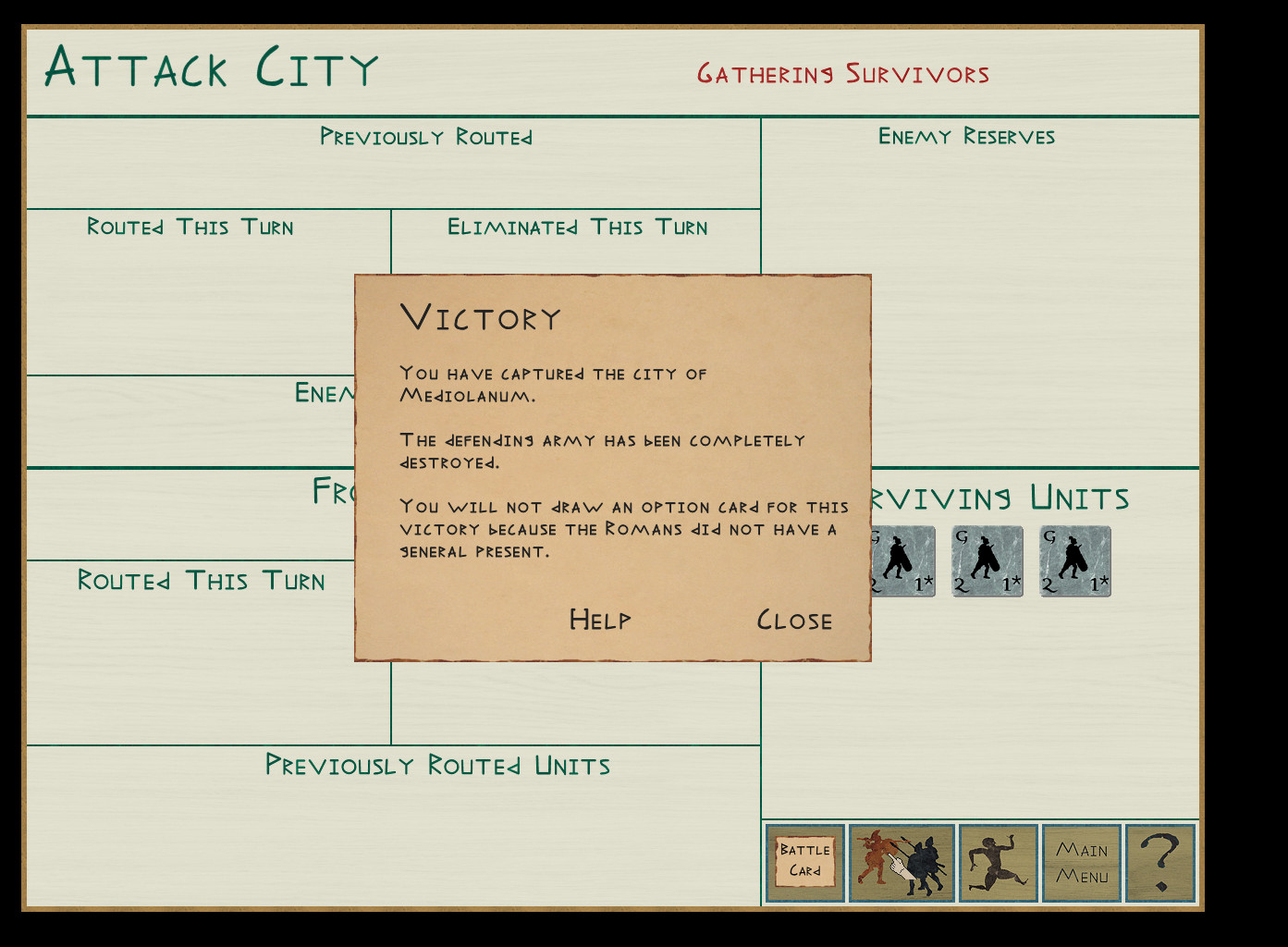Image resolution: width=1288 pixels, height=947 pixels.
Task: Open the Battle Card
Action: [804, 863]
